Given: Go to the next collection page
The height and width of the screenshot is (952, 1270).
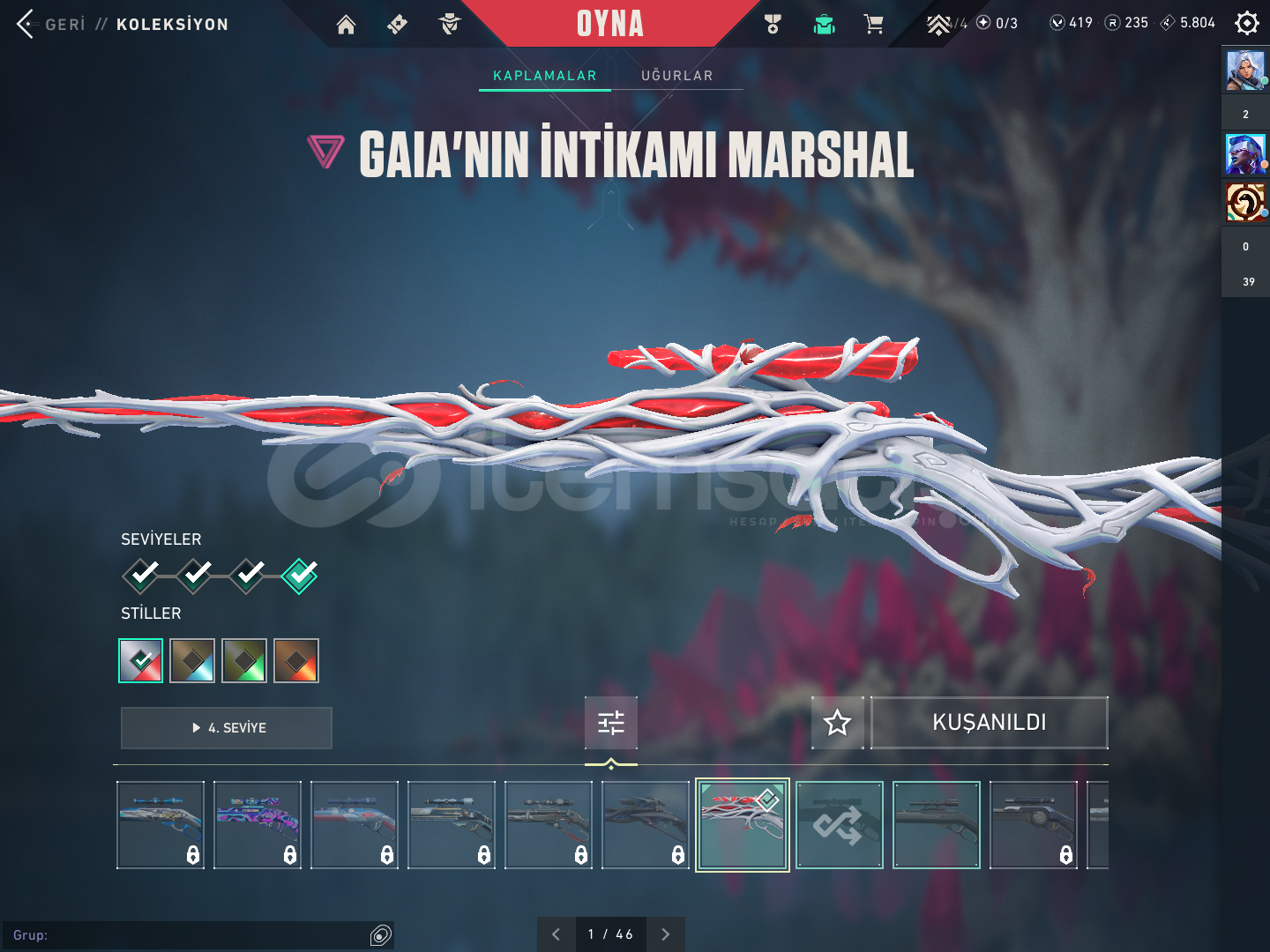Looking at the screenshot, I should 666,934.
